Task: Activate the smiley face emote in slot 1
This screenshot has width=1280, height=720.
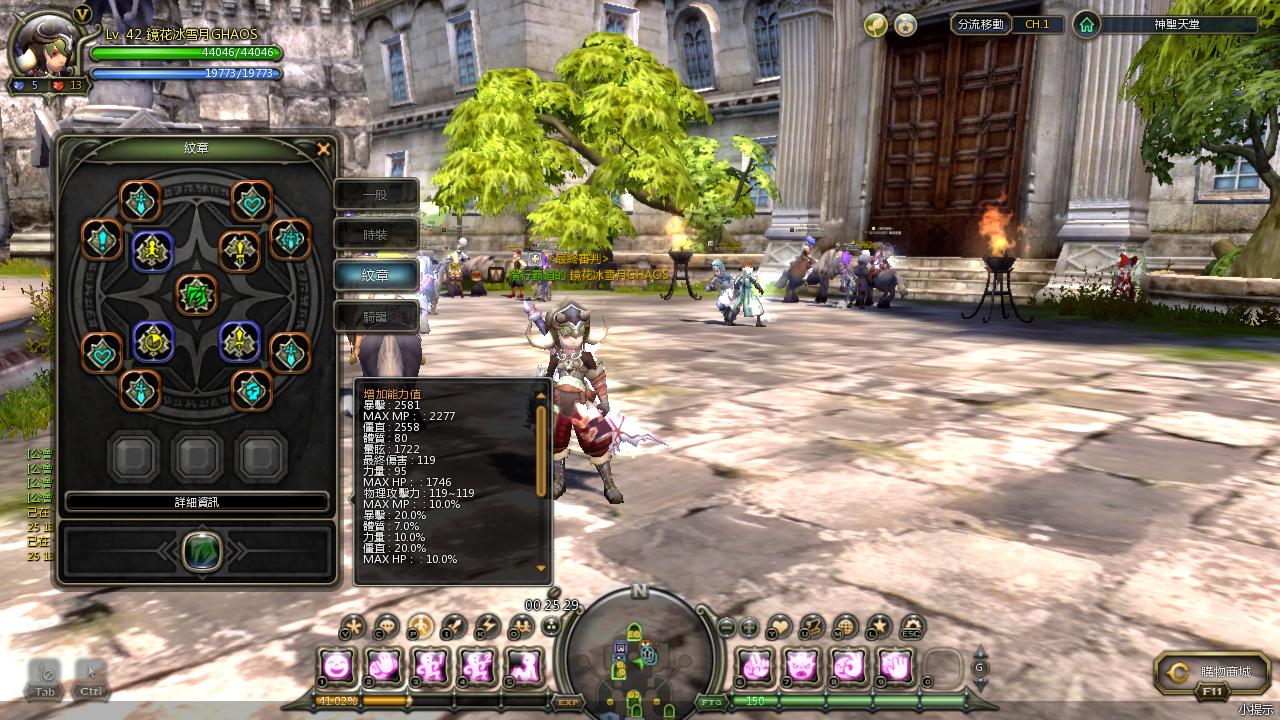Action: [338, 665]
